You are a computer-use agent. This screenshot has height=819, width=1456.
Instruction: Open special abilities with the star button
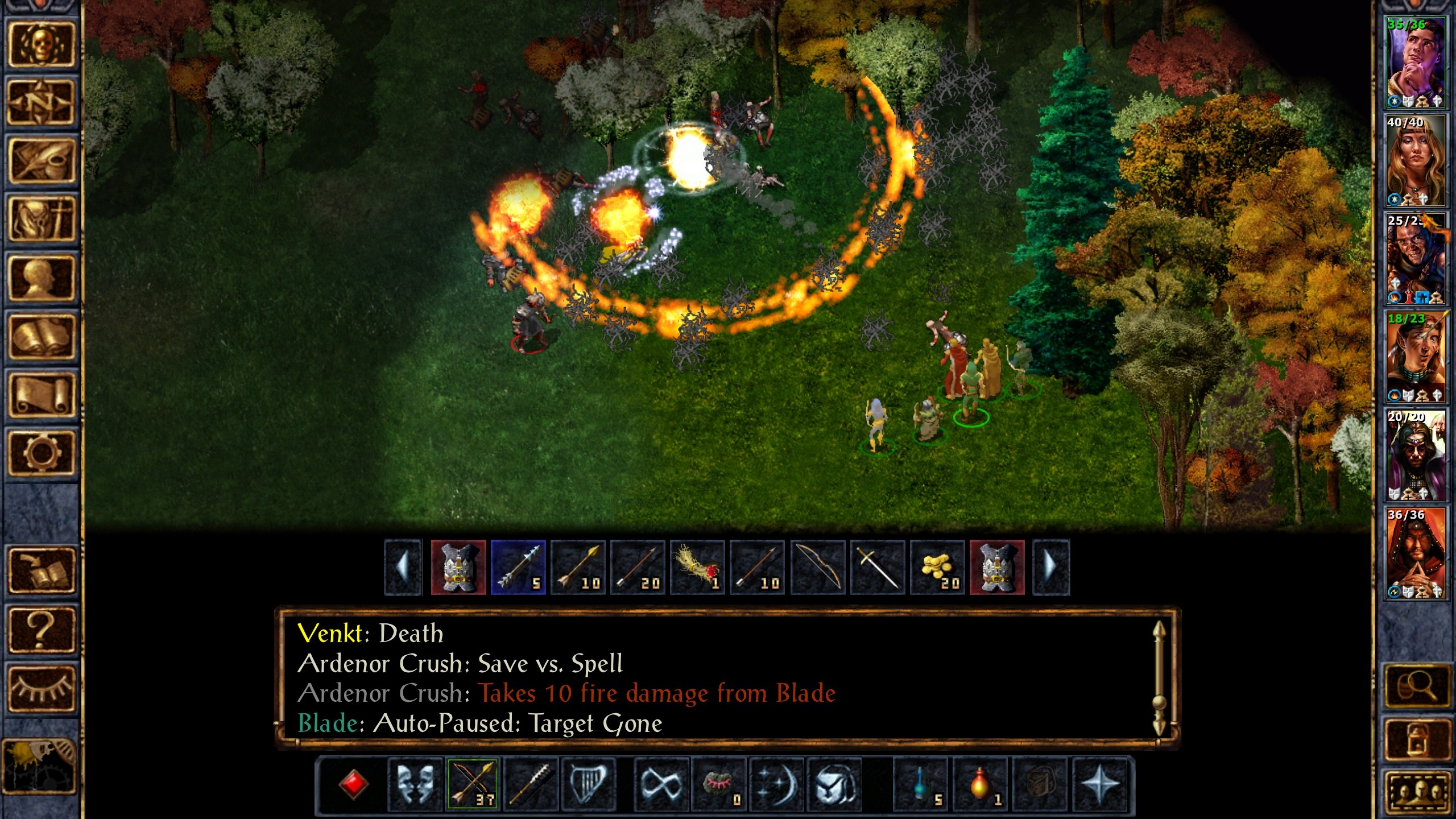(1099, 784)
